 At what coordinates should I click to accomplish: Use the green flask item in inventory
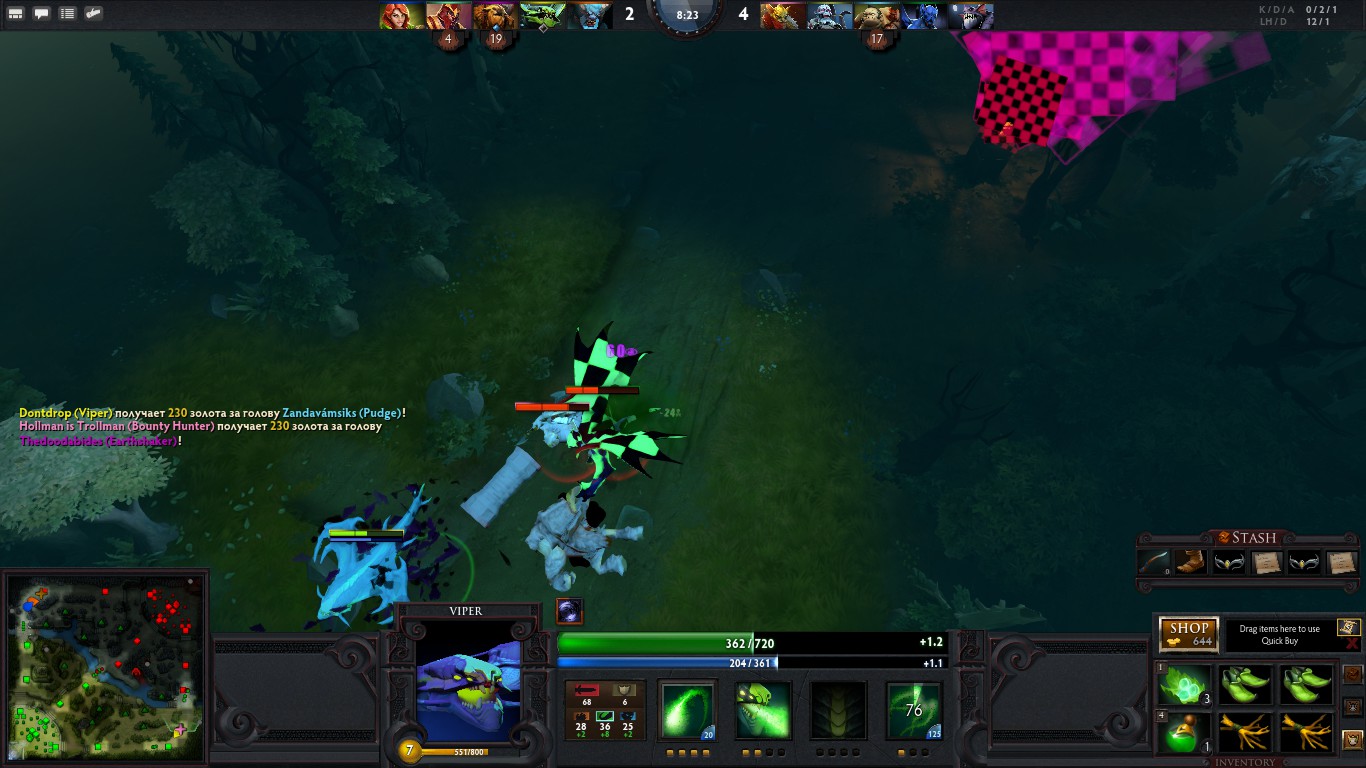point(1184,733)
